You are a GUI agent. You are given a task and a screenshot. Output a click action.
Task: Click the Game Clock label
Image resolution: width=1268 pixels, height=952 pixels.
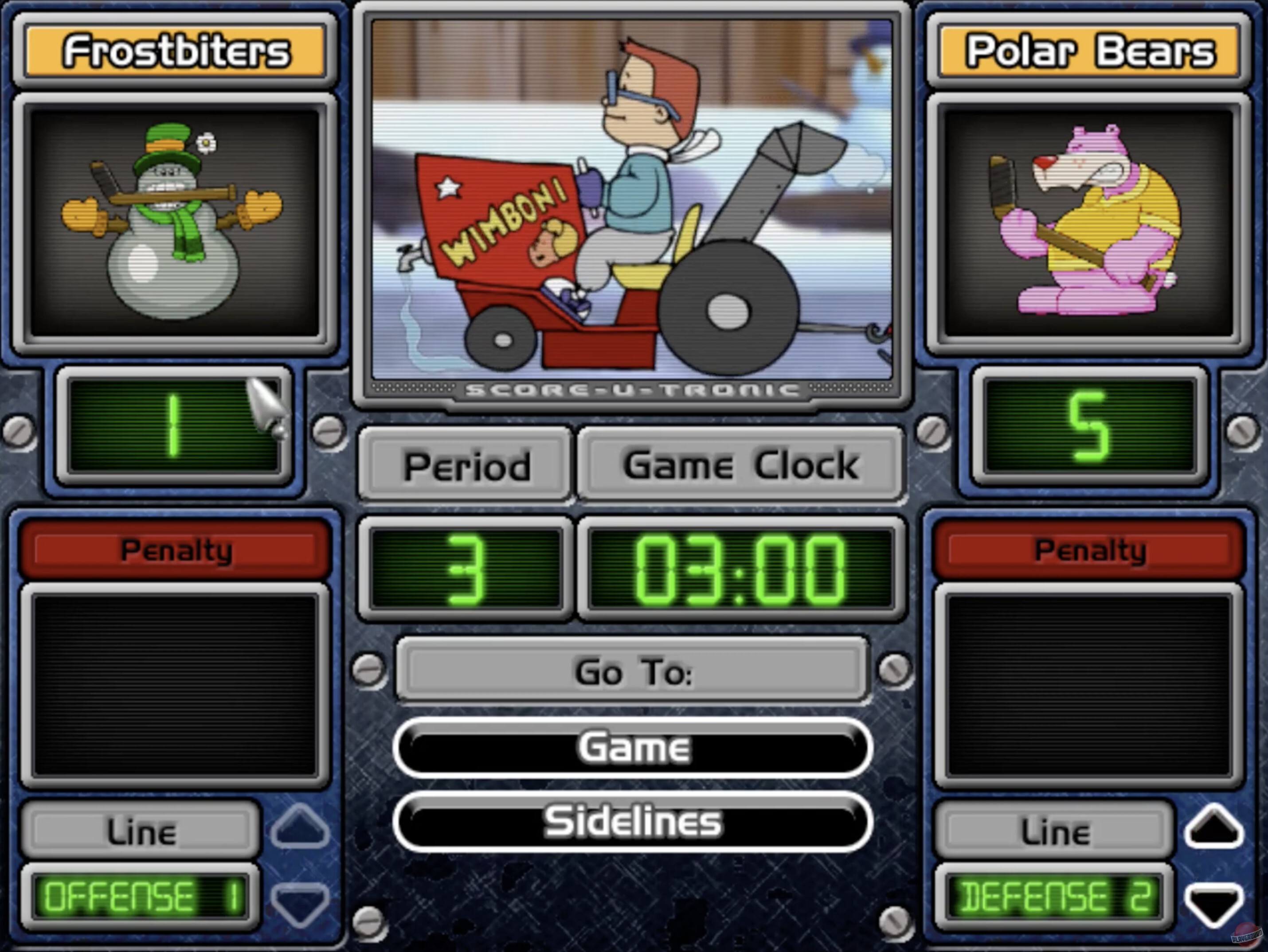(740, 465)
